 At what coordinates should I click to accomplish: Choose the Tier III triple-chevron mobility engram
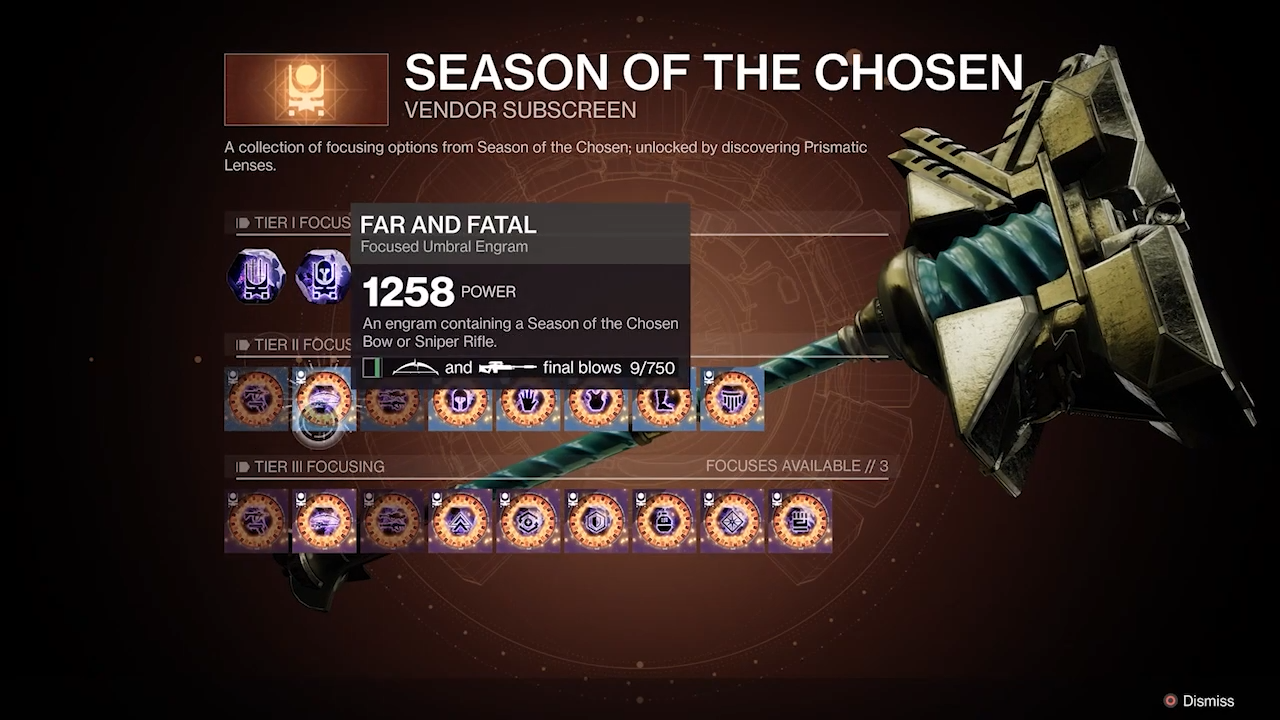(x=460, y=521)
